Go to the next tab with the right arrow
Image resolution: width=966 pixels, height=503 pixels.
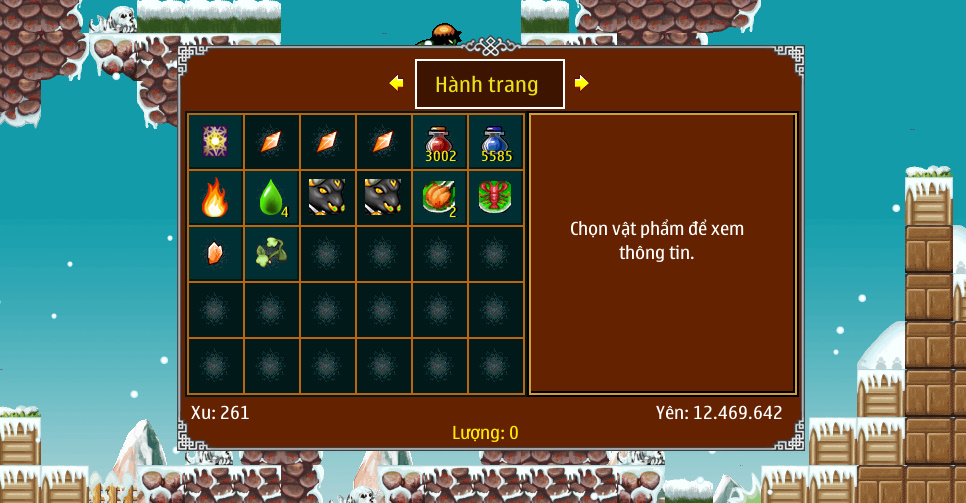coord(581,84)
